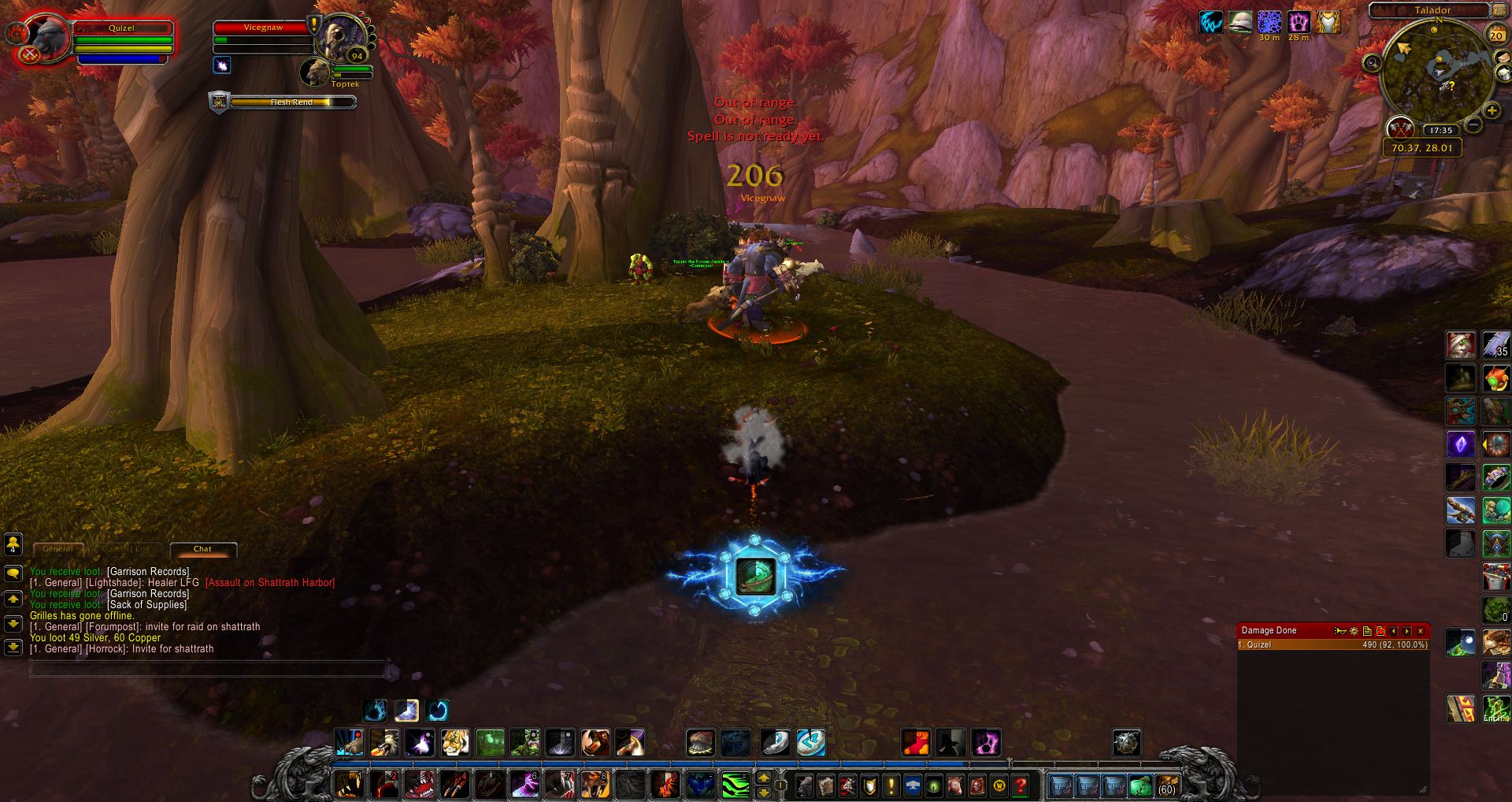
Task: Activate the green striped ability on action bar
Action: [736, 785]
